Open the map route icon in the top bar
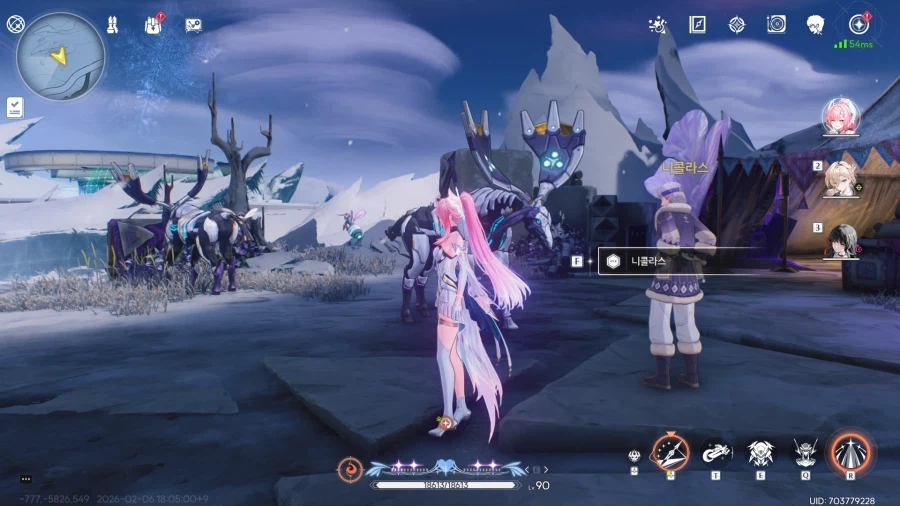Image resolution: width=900 pixels, height=506 pixels. tap(194, 24)
